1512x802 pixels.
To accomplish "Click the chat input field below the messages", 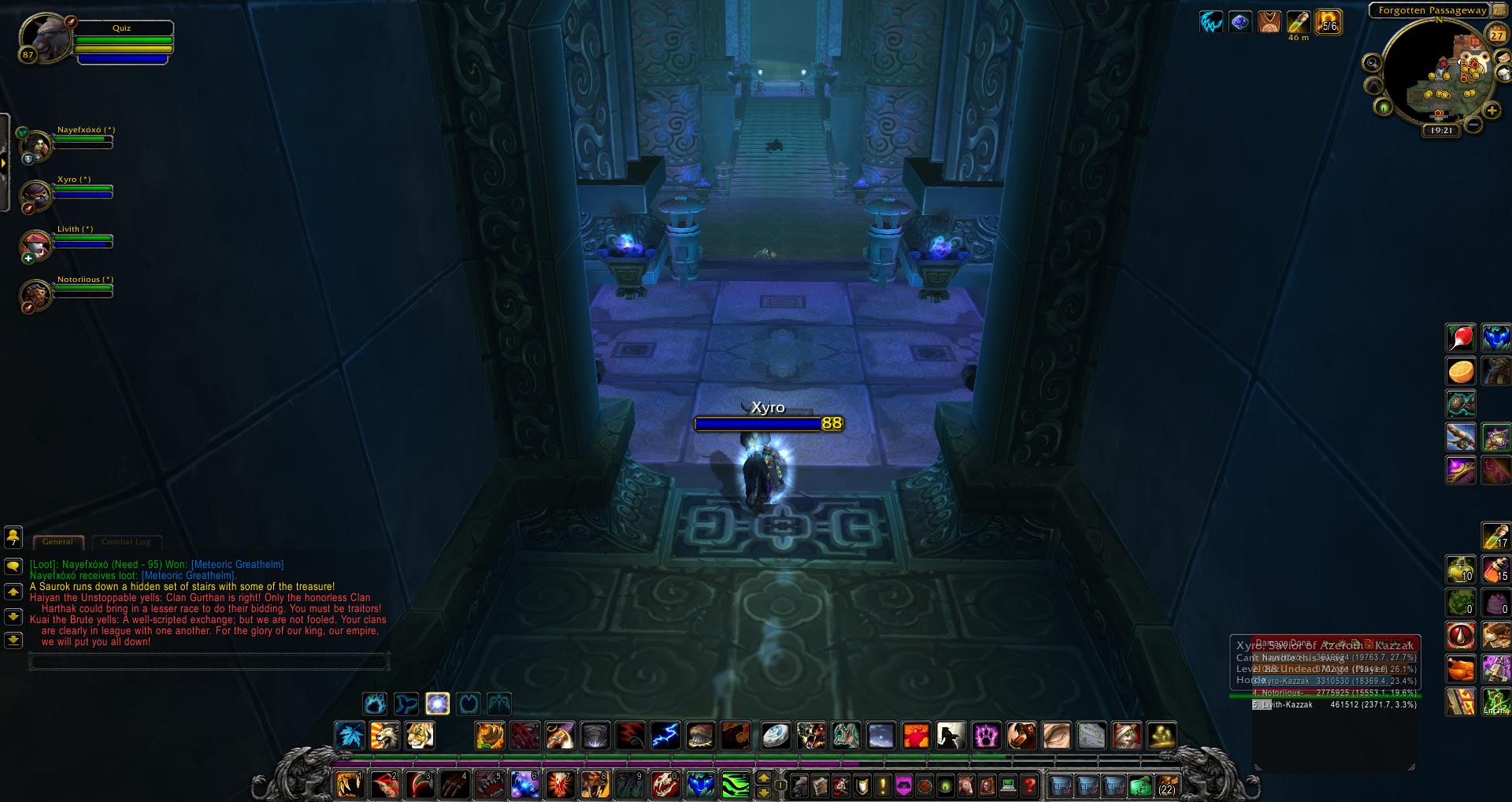I will 209,662.
